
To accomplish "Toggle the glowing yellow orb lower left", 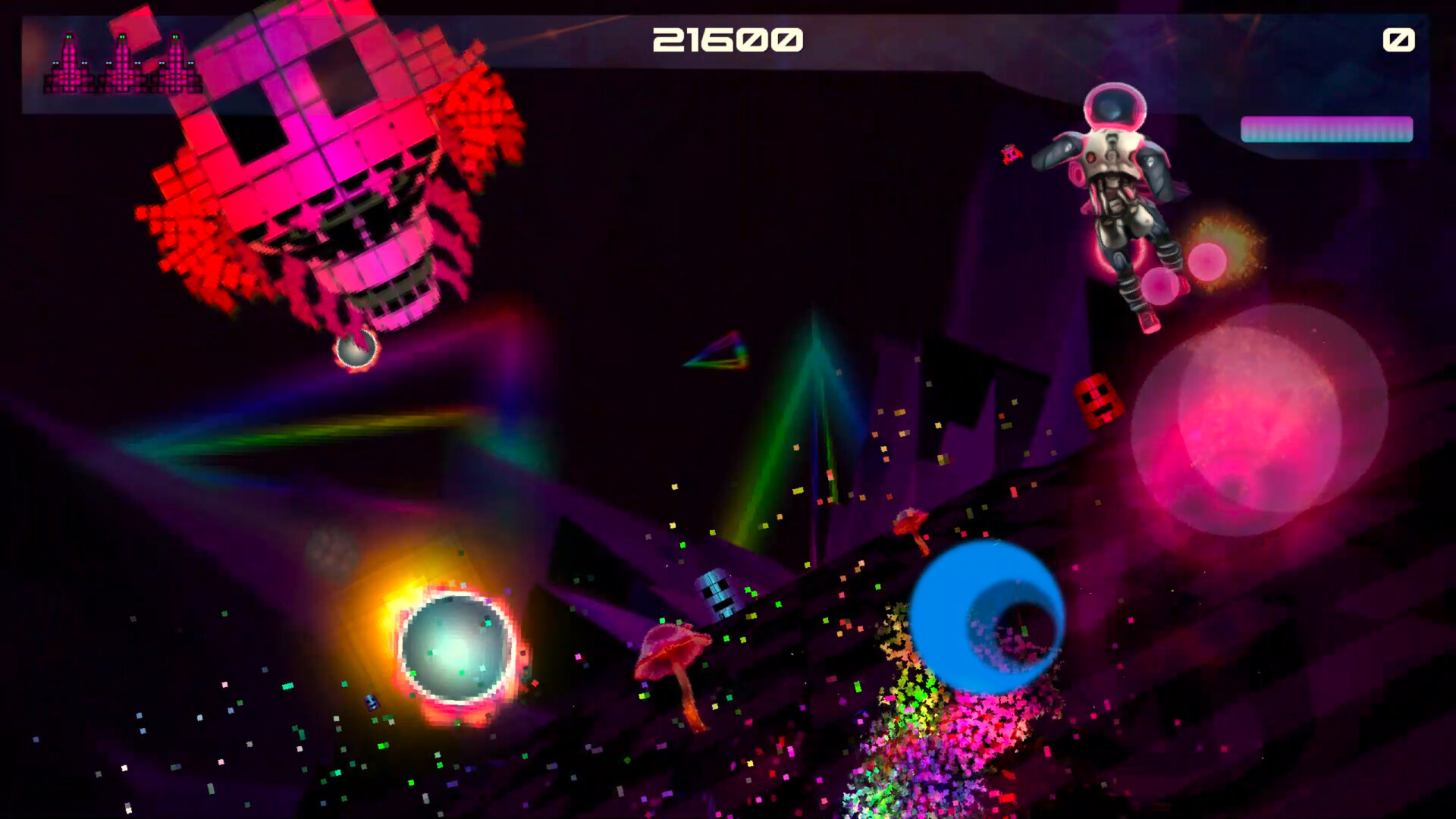I will tap(455, 648).
